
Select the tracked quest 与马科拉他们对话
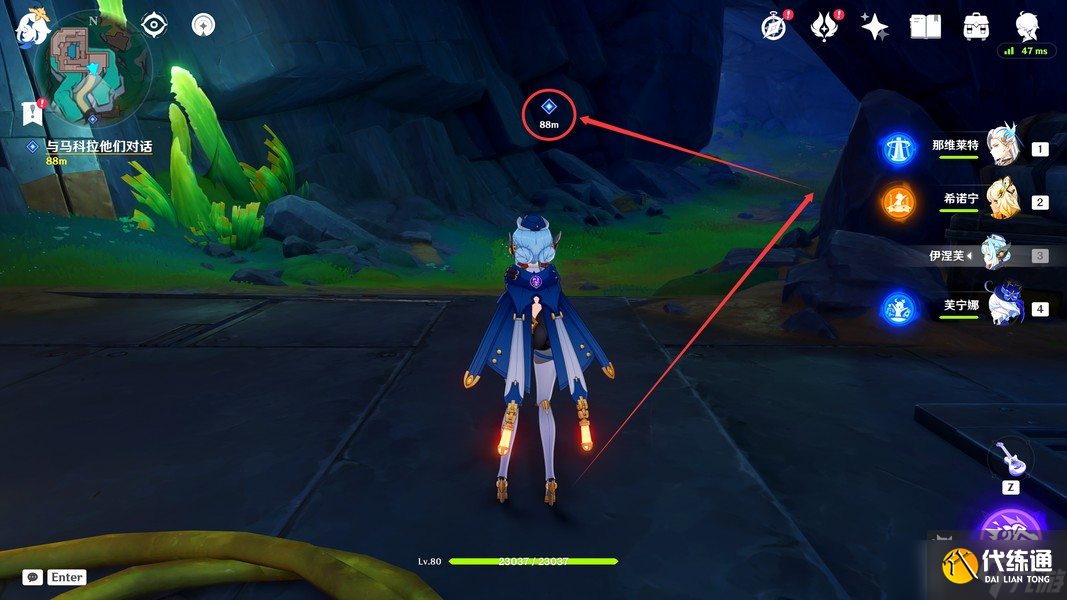click(98, 147)
